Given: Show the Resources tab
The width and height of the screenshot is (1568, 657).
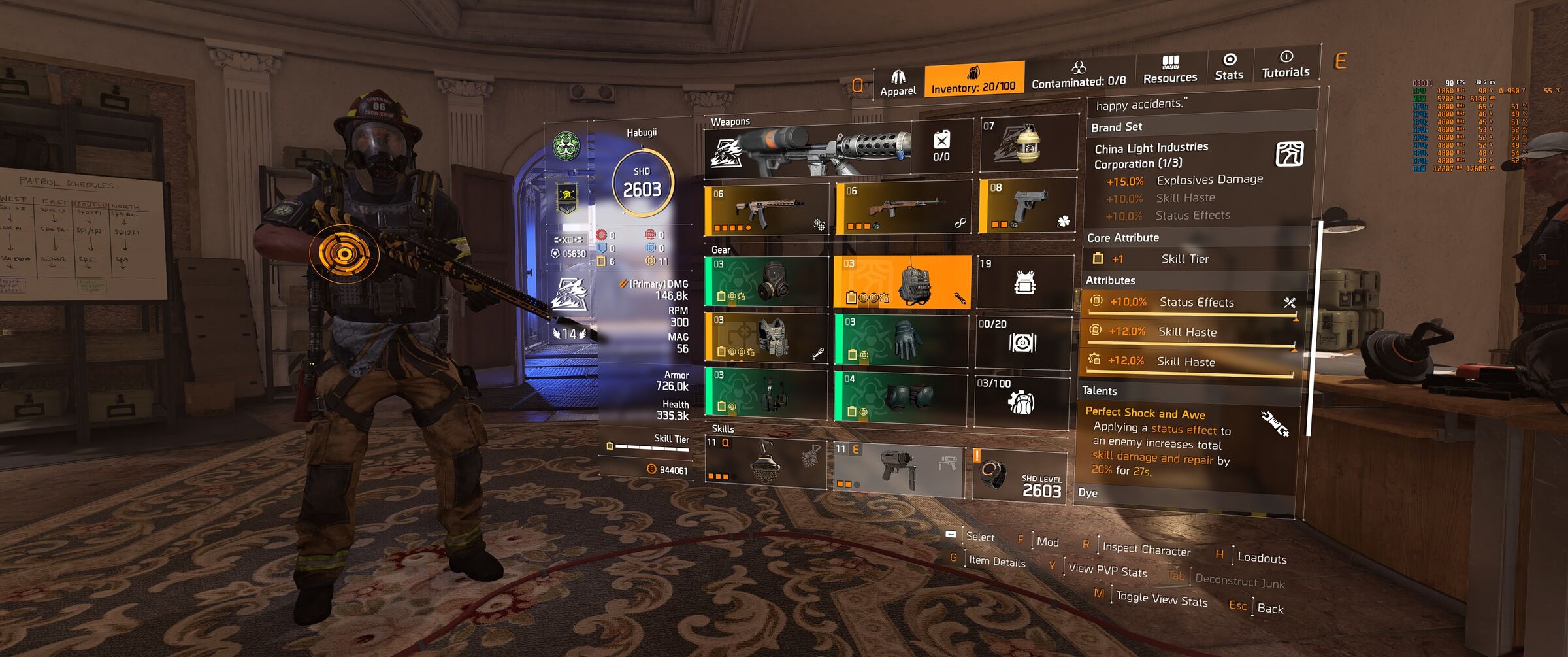Looking at the screenshot, I should (1170, 70).
